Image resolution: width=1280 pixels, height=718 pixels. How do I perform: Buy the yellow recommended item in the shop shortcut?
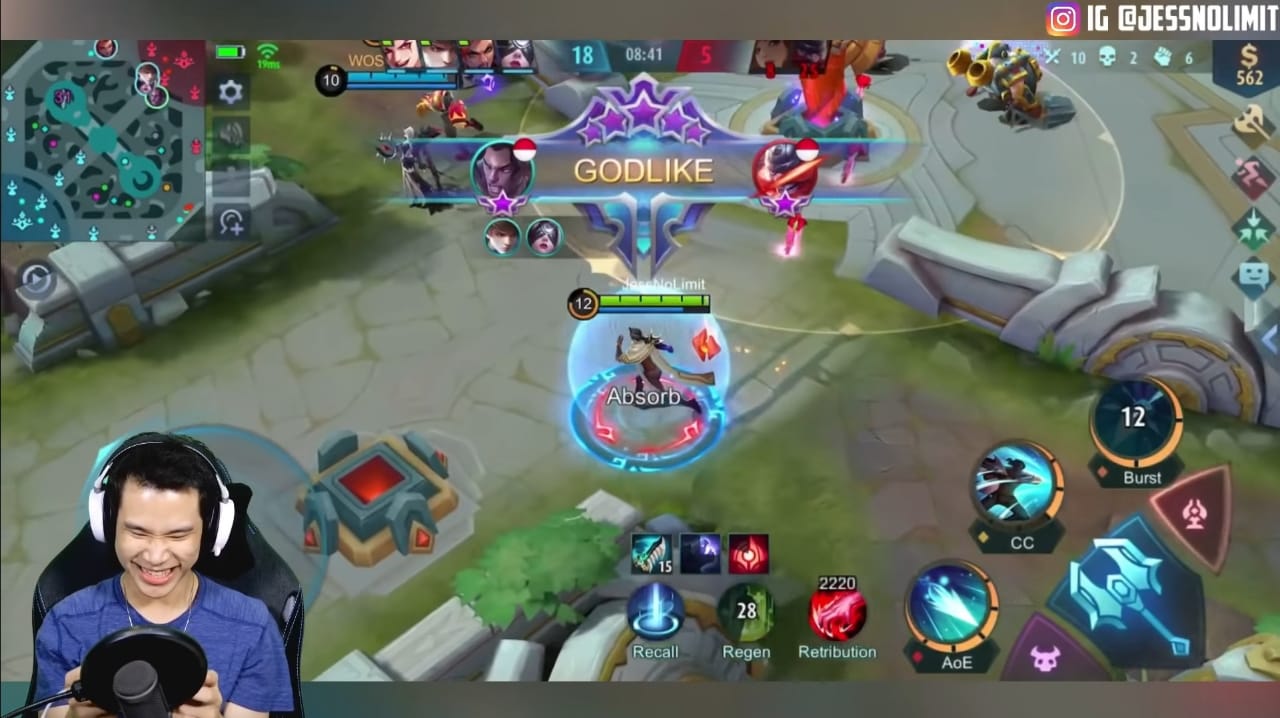pos(1252,124)
